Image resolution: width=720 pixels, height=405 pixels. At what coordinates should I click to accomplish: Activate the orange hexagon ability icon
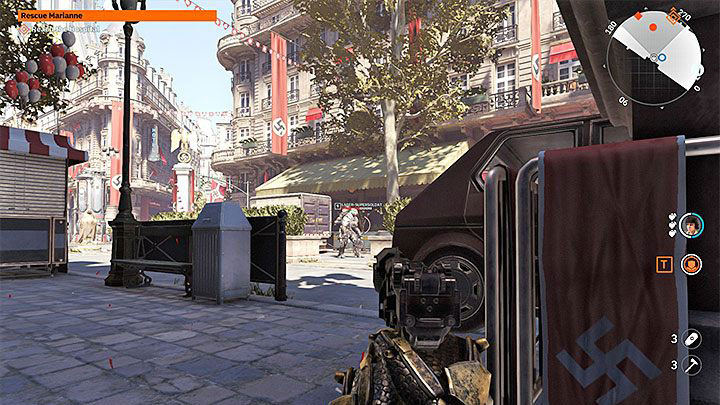pos(690,264)
